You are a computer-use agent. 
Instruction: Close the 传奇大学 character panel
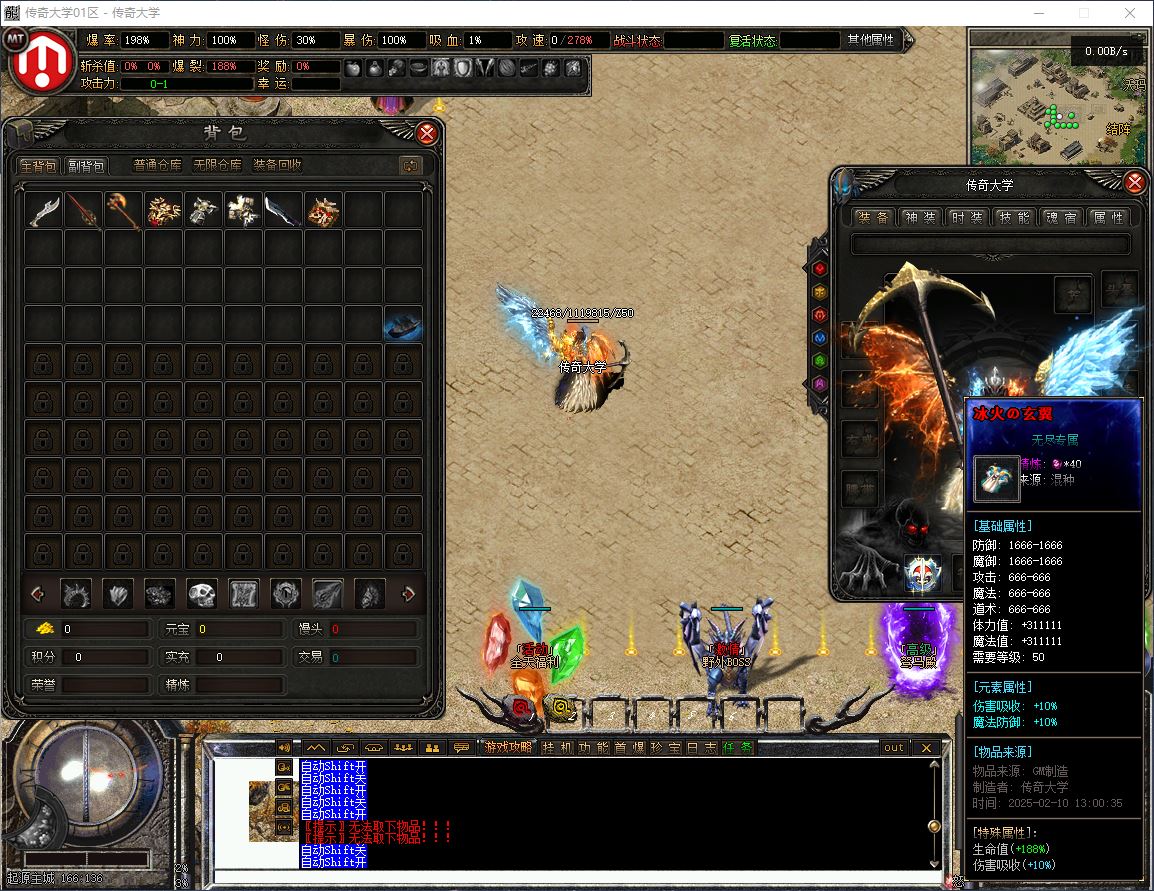(x=1134, y=183)
